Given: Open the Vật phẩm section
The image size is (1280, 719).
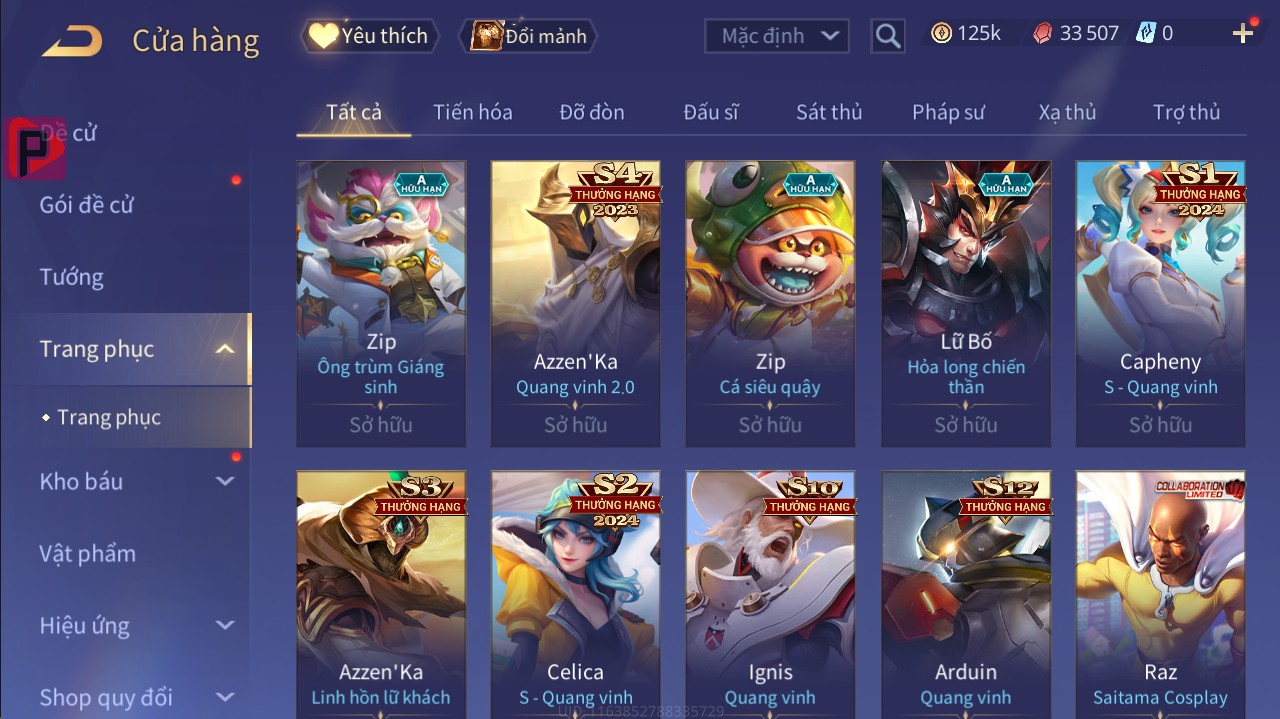Looking at the screenshot, I should [x=88, y=553].
